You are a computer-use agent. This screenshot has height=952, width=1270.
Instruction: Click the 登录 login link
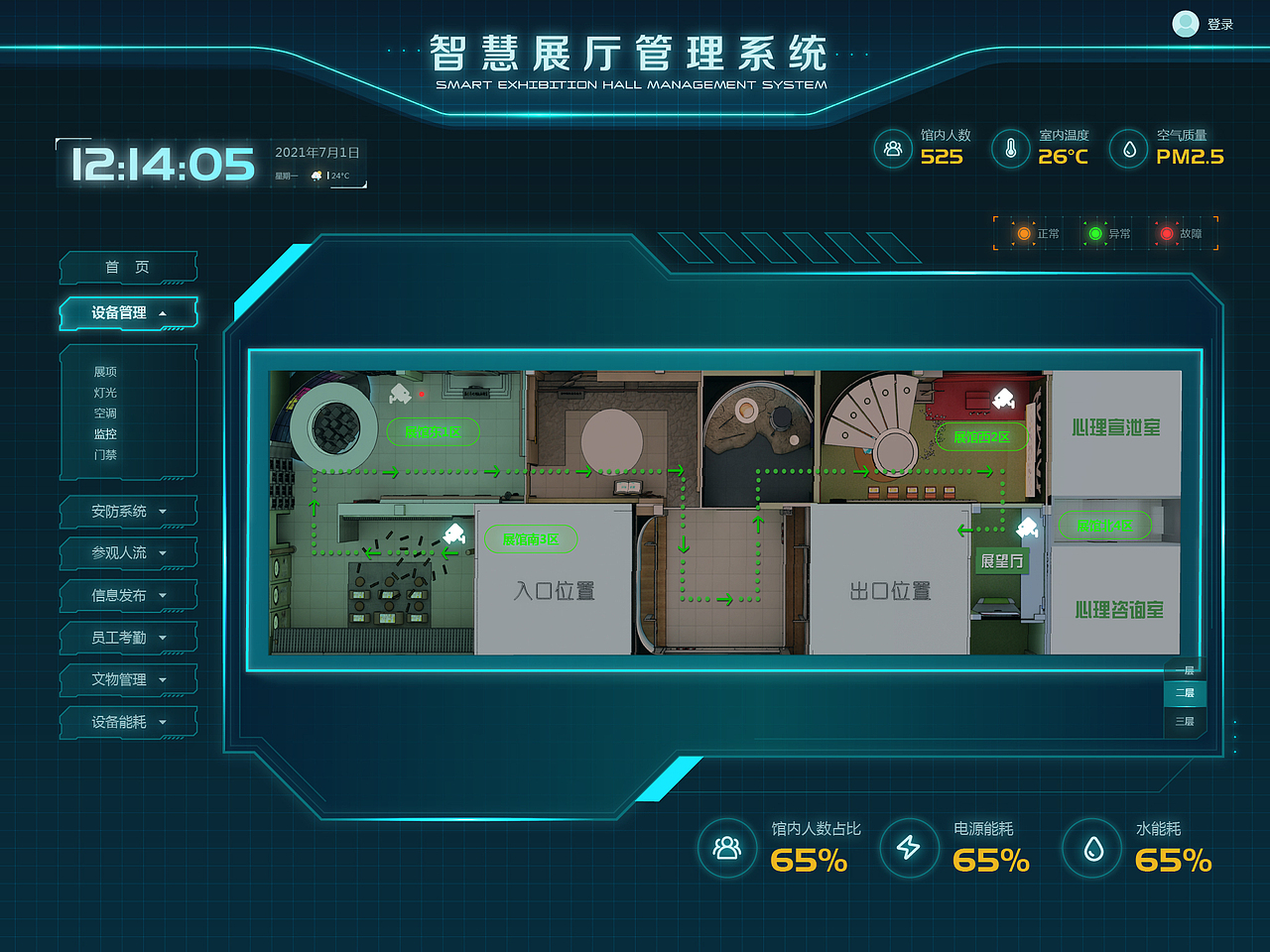1219,24
